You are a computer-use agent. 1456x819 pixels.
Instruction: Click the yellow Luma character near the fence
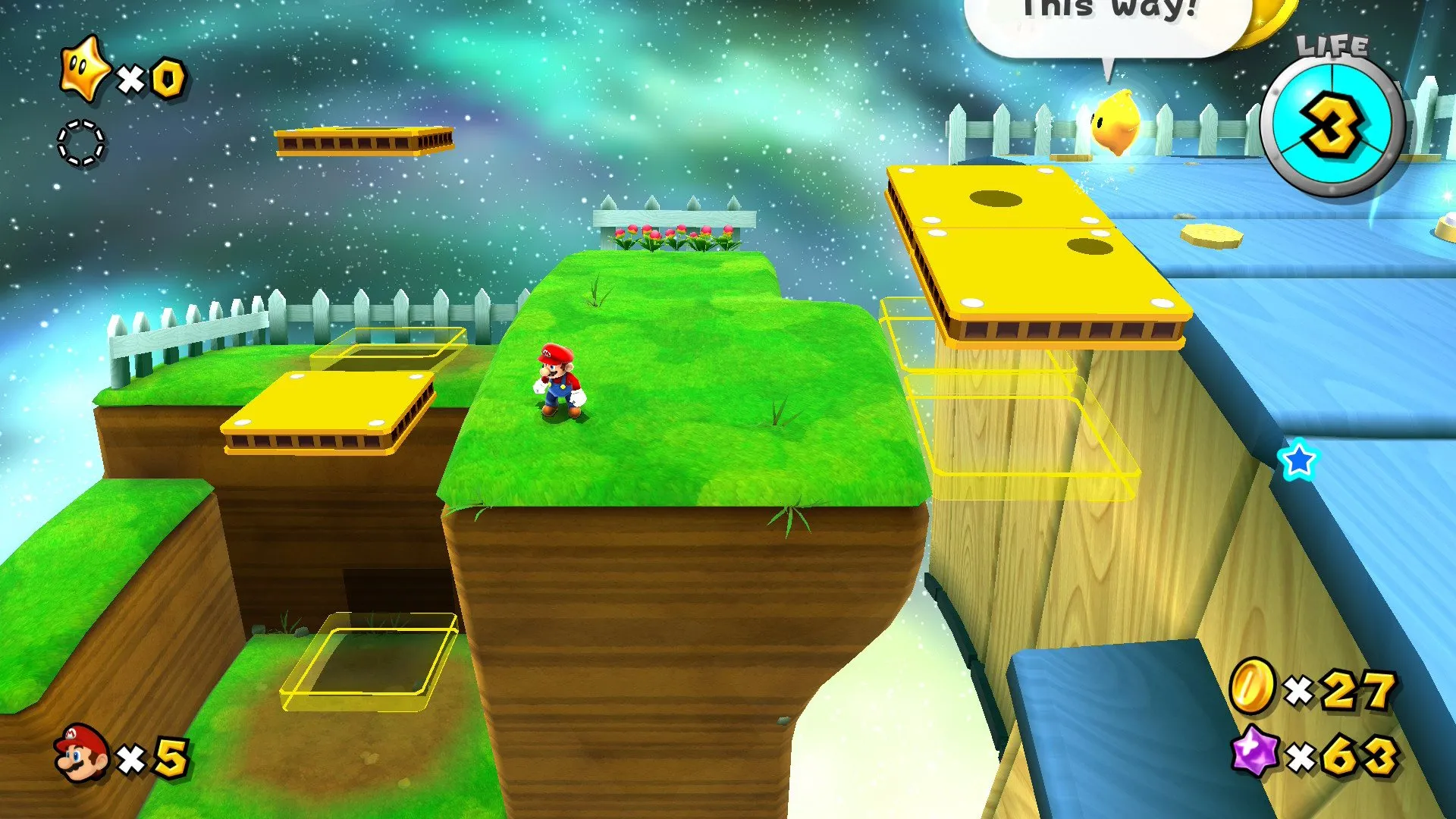tap(1116, 121)
